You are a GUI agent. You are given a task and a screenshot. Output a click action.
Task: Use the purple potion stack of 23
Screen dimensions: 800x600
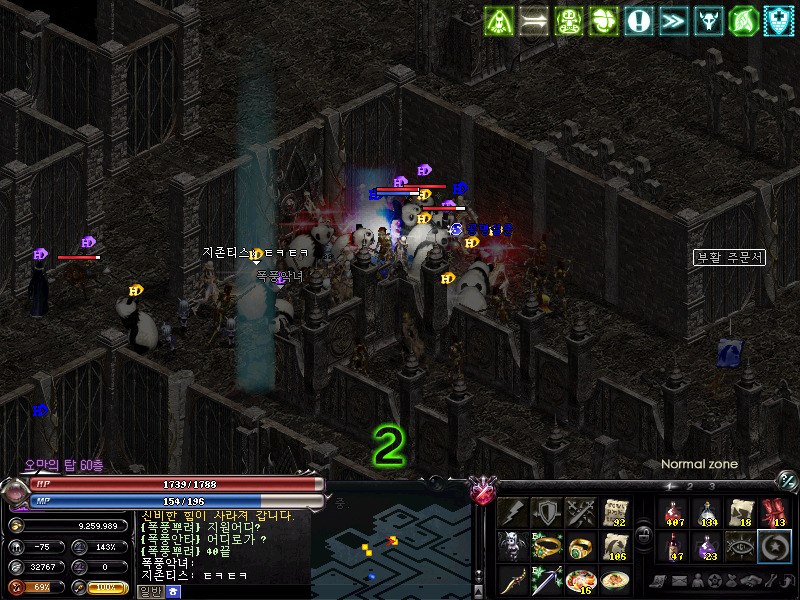(x=707, y=547)
